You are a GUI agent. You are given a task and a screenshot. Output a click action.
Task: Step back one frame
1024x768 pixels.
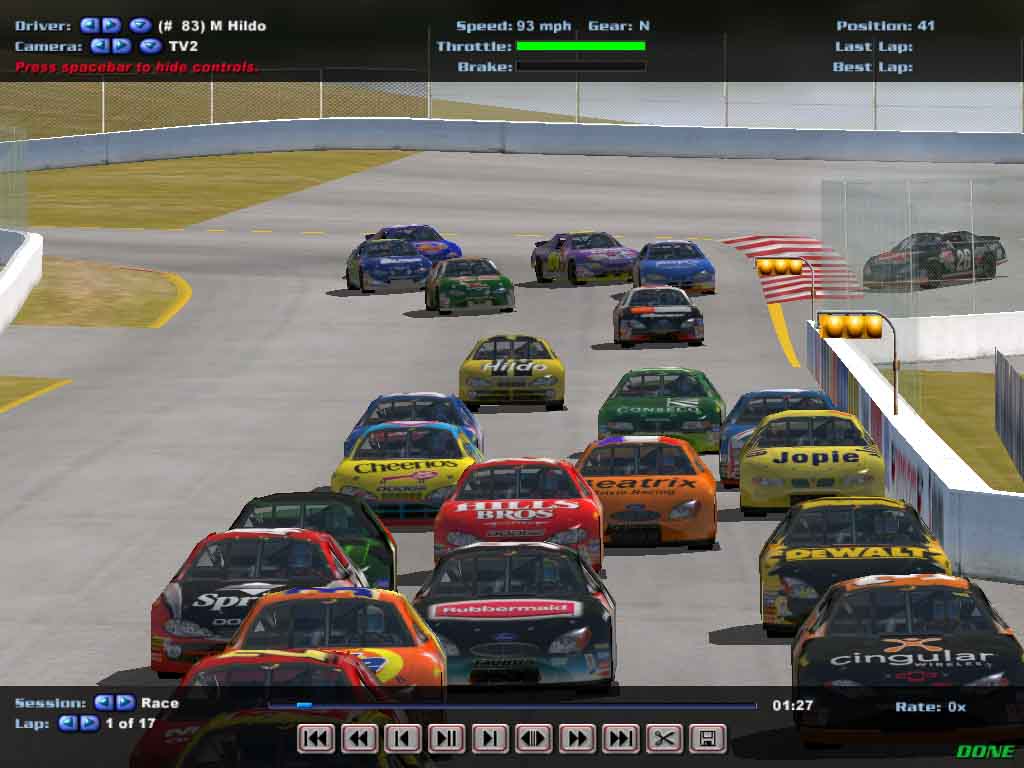click(403, 739)
